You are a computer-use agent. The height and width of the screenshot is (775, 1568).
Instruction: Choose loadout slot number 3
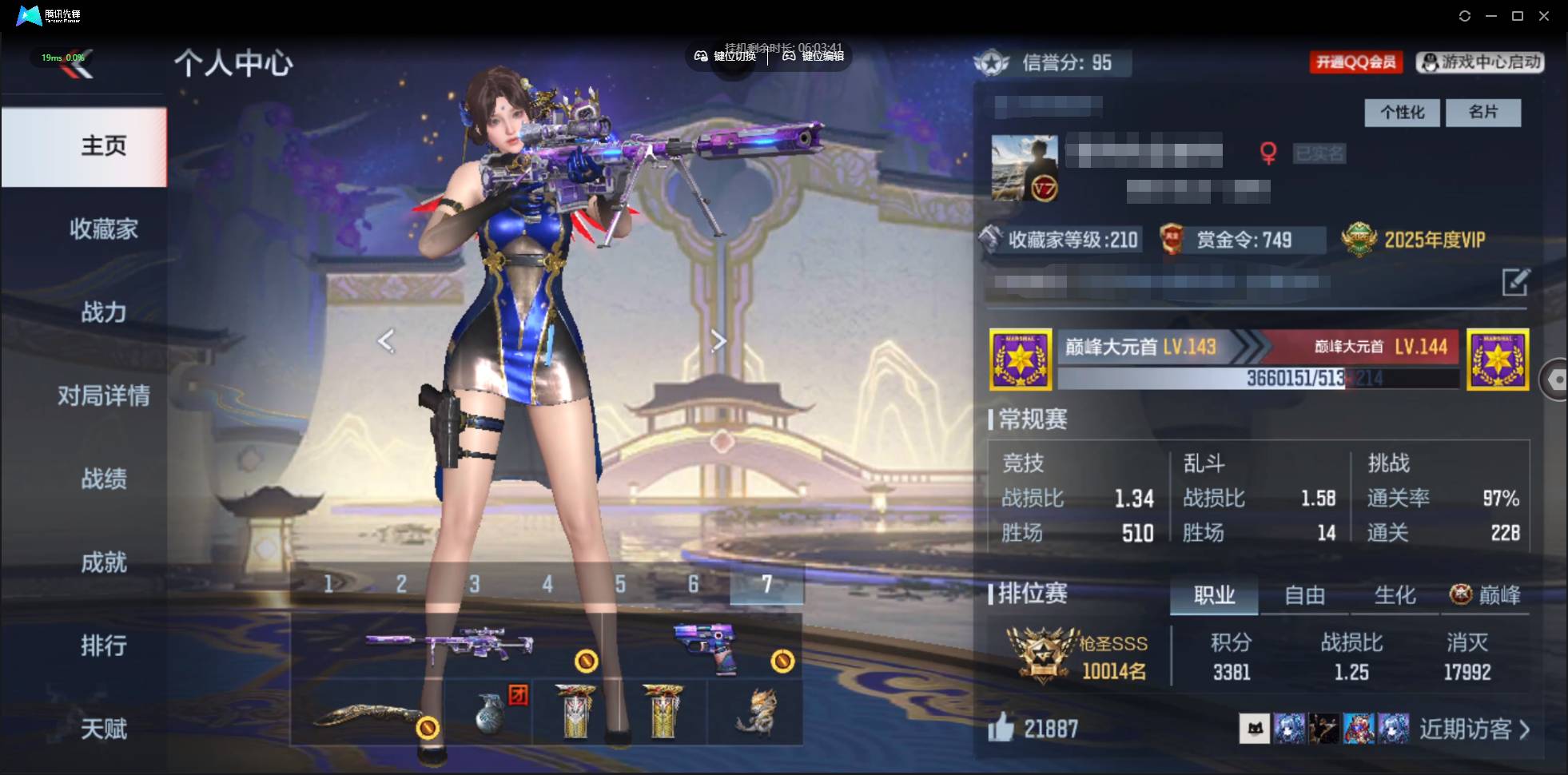click(x=475, y=584)
